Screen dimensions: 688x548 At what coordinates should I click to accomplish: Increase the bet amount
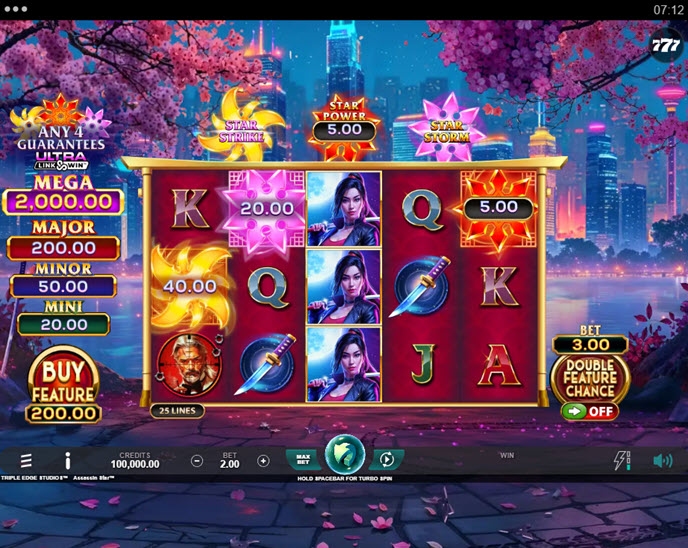263,461
